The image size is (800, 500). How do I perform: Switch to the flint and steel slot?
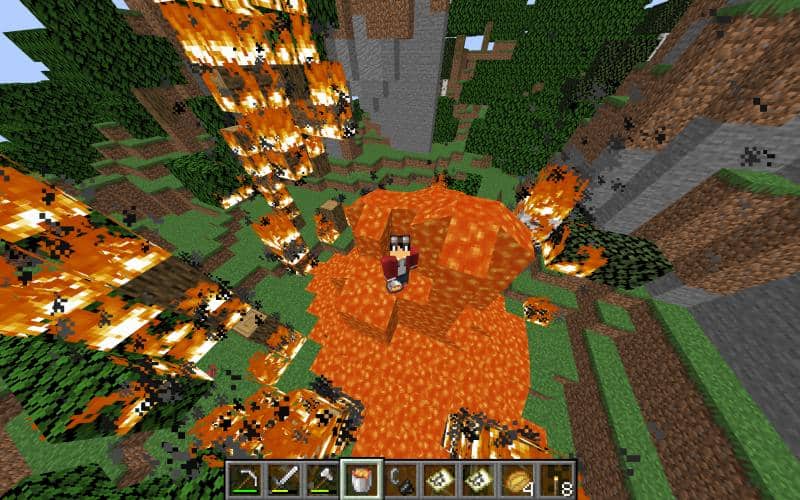[x=400, y=480]
